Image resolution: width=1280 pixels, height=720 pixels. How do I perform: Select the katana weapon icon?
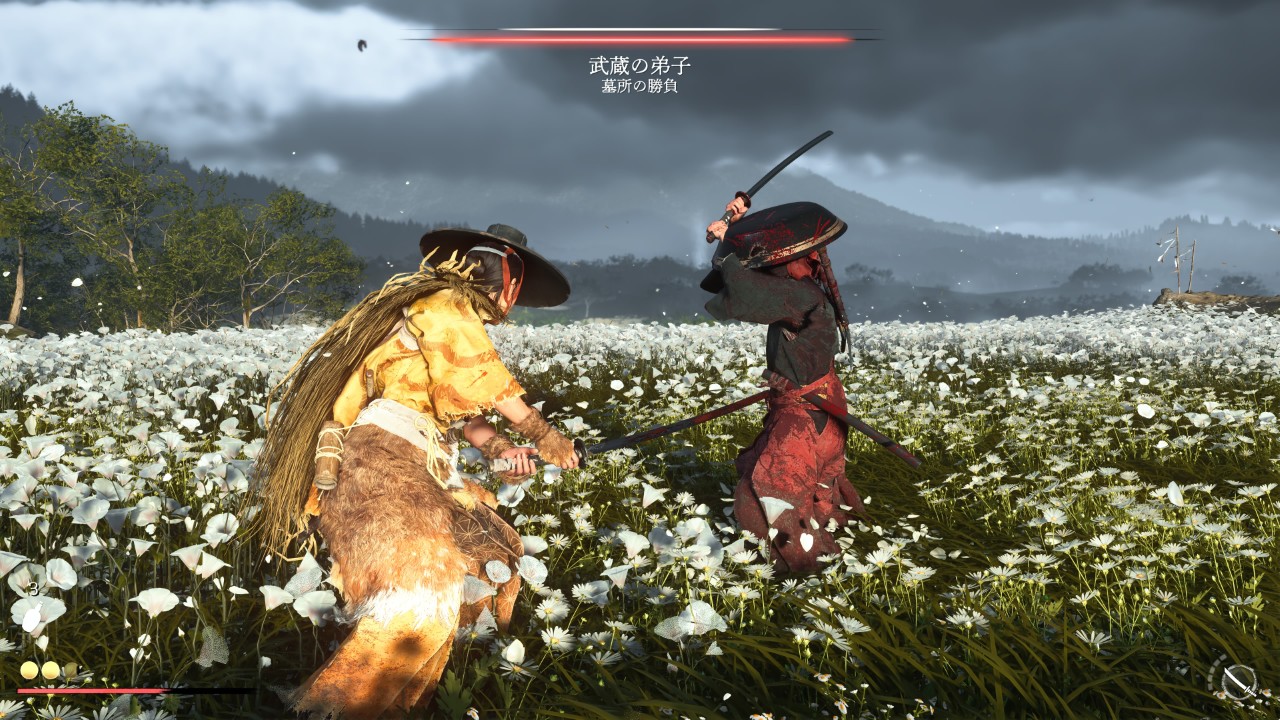(x=1238, y=680)
